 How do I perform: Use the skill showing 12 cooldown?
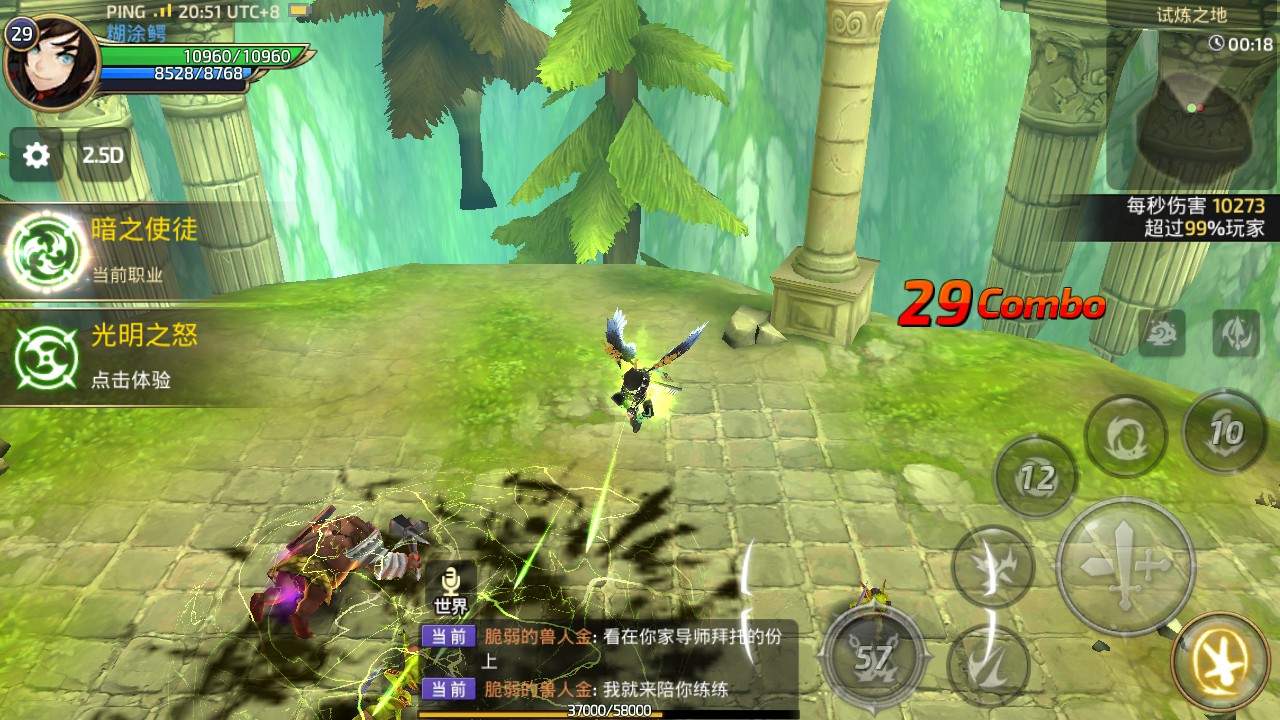[1036, 478]
